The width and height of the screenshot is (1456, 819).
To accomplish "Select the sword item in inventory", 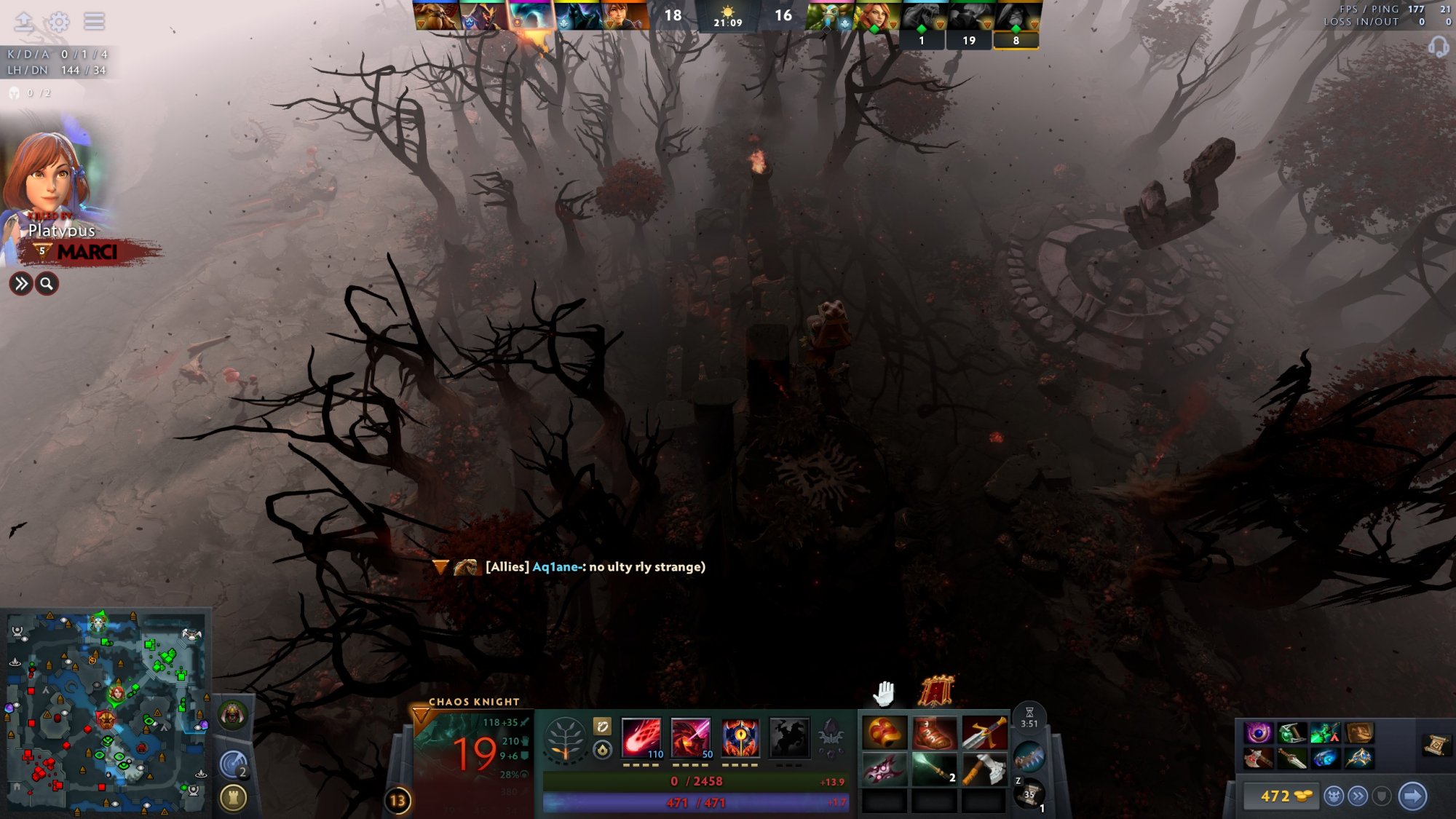I will (x=984, y=733).
